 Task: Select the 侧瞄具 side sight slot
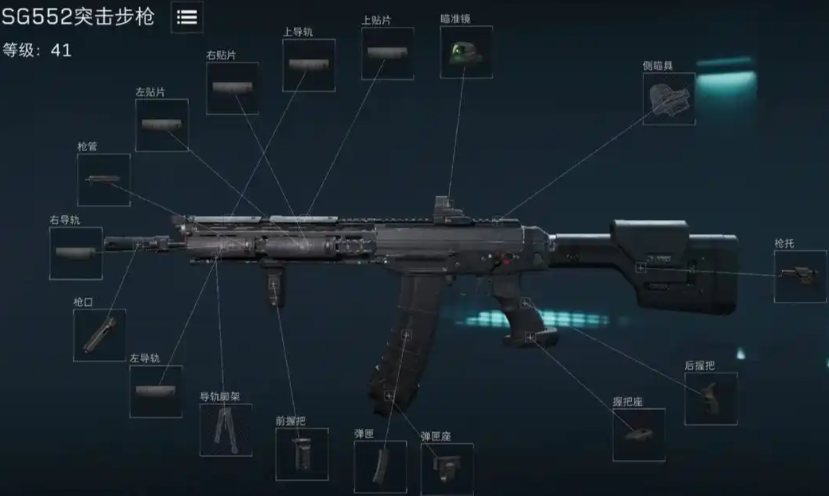click(668, 98)
